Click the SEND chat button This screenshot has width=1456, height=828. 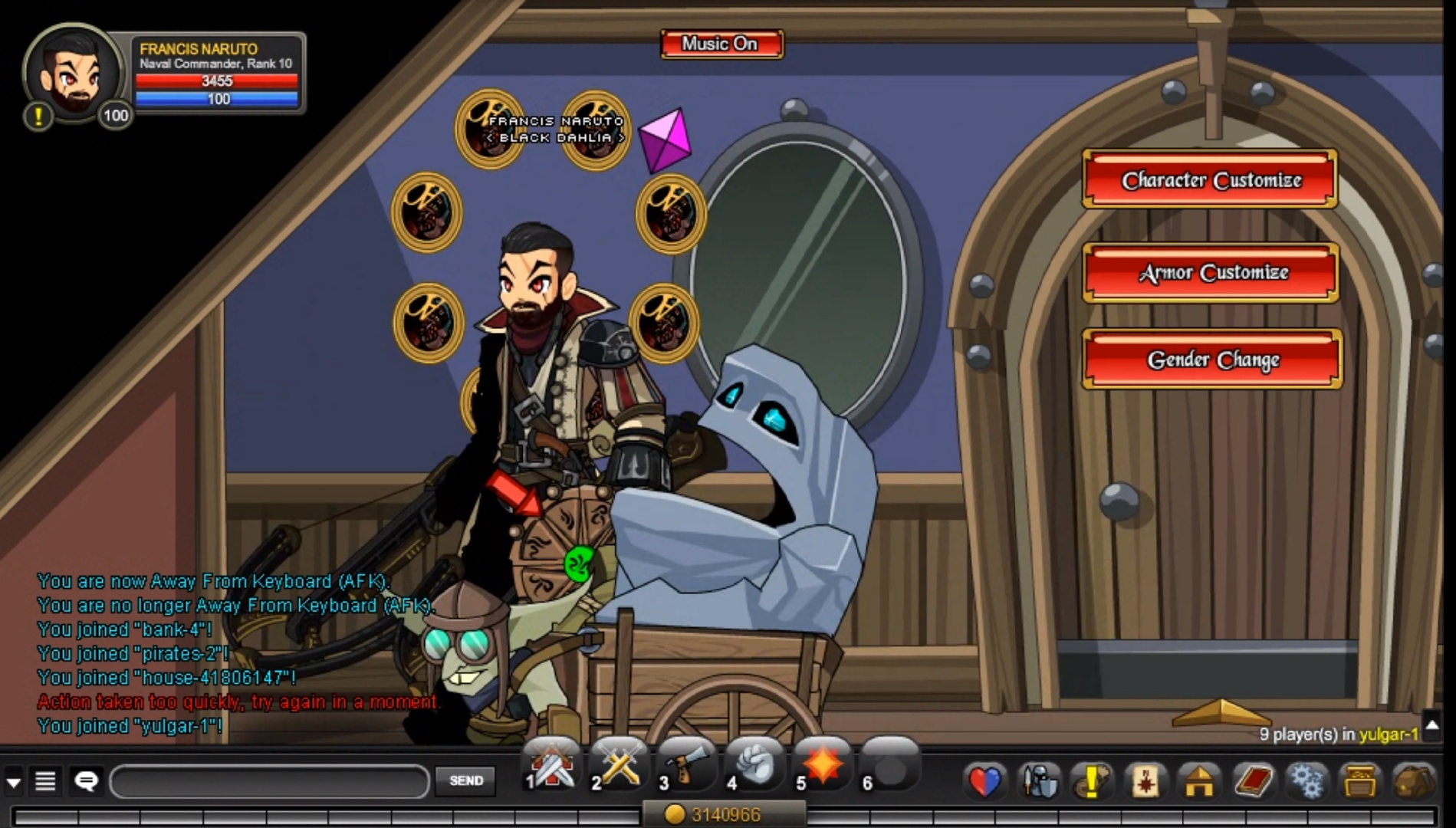[465, 781]
